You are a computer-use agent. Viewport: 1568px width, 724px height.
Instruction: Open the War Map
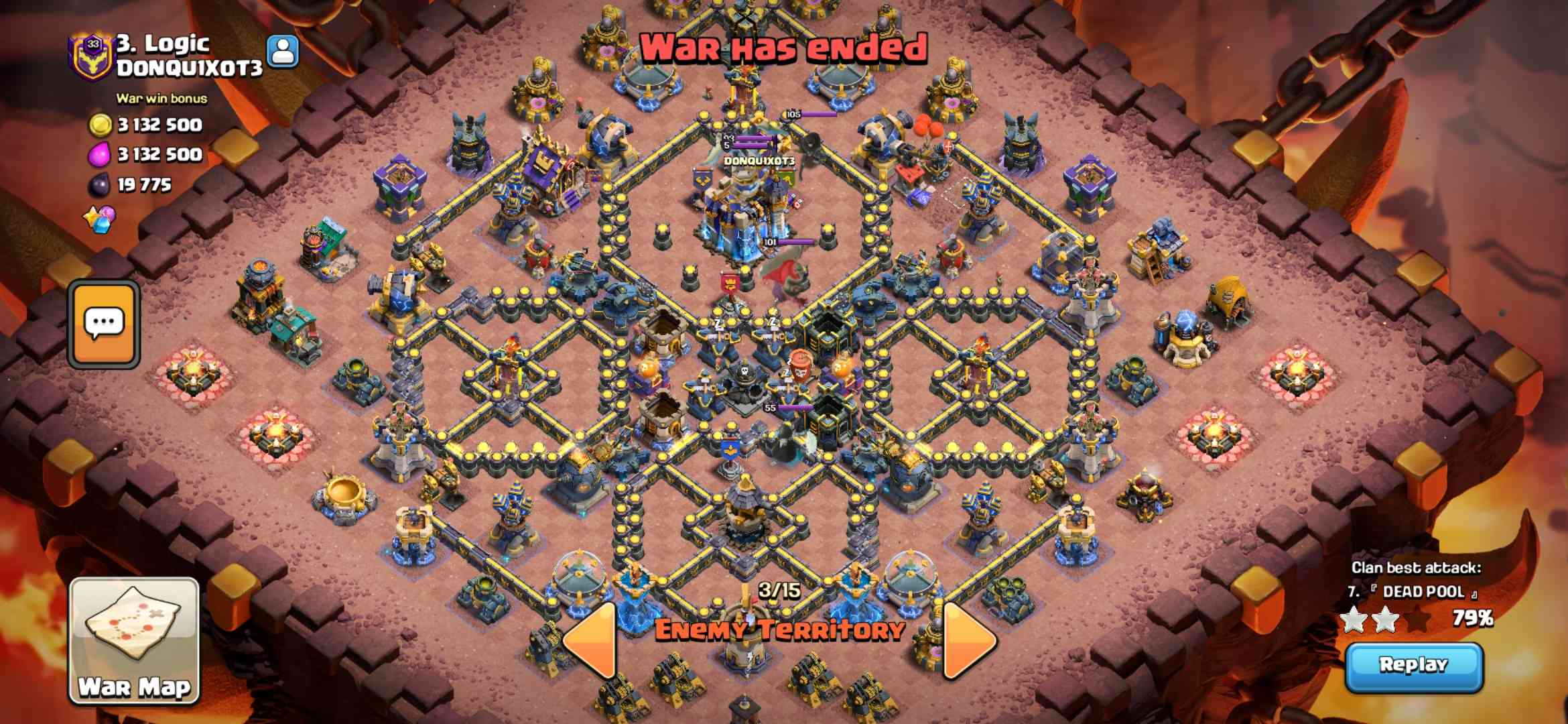coord(134,640)
